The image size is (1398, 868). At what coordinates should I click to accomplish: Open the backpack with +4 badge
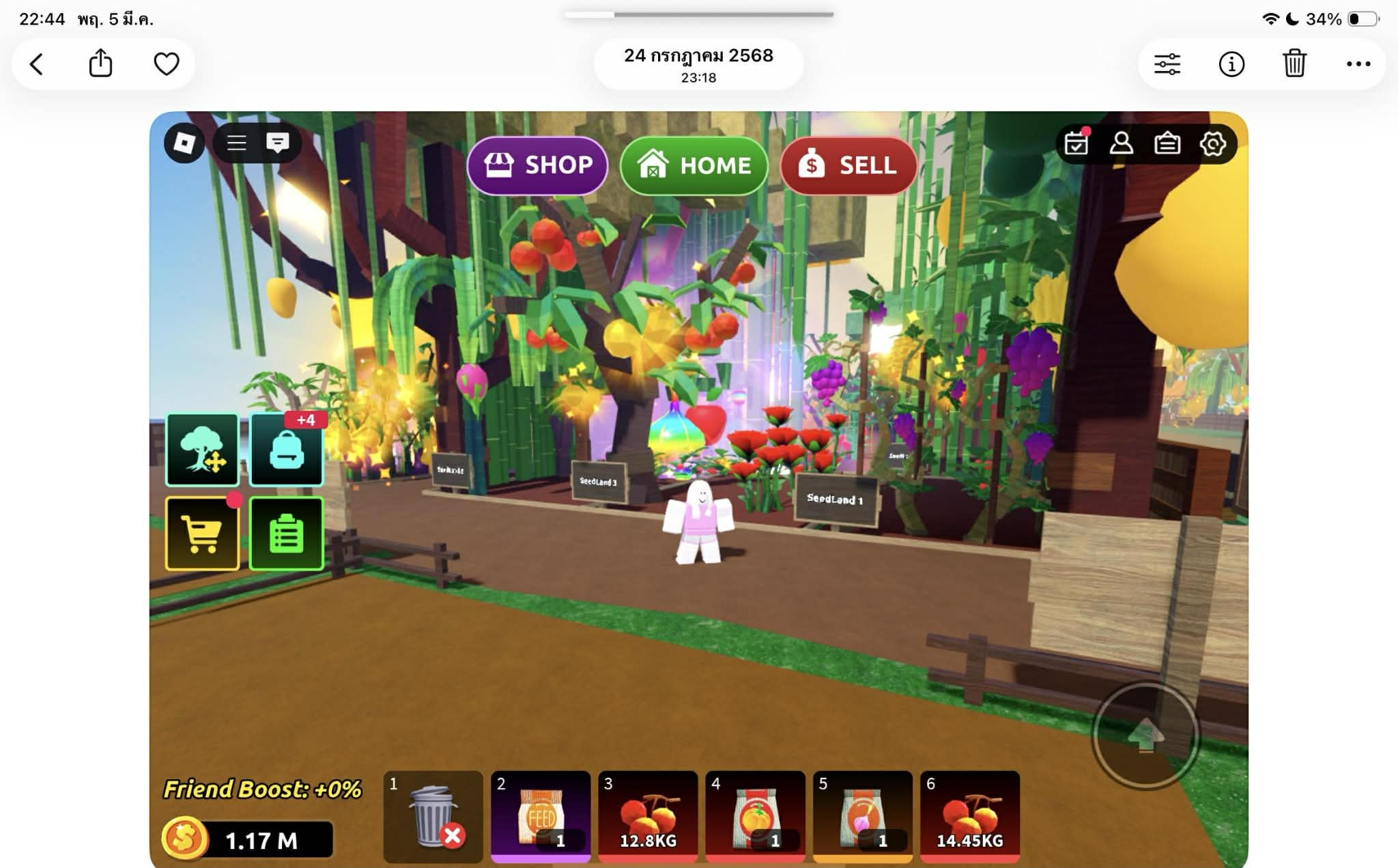[287, 450]
